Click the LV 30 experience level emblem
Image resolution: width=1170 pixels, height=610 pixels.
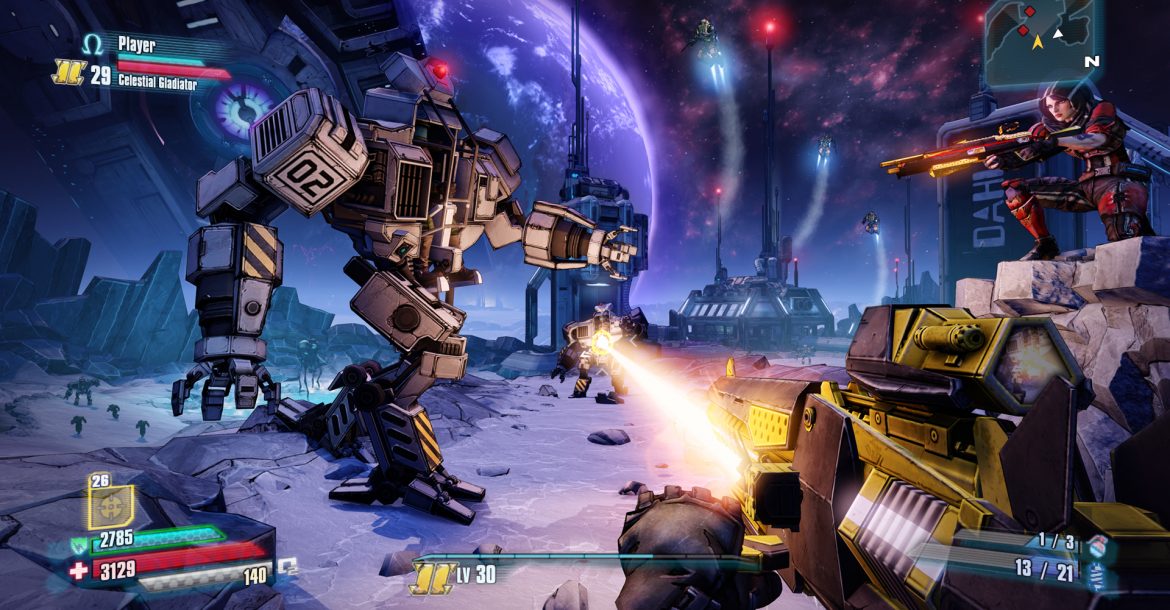click(x=430, y=575)
